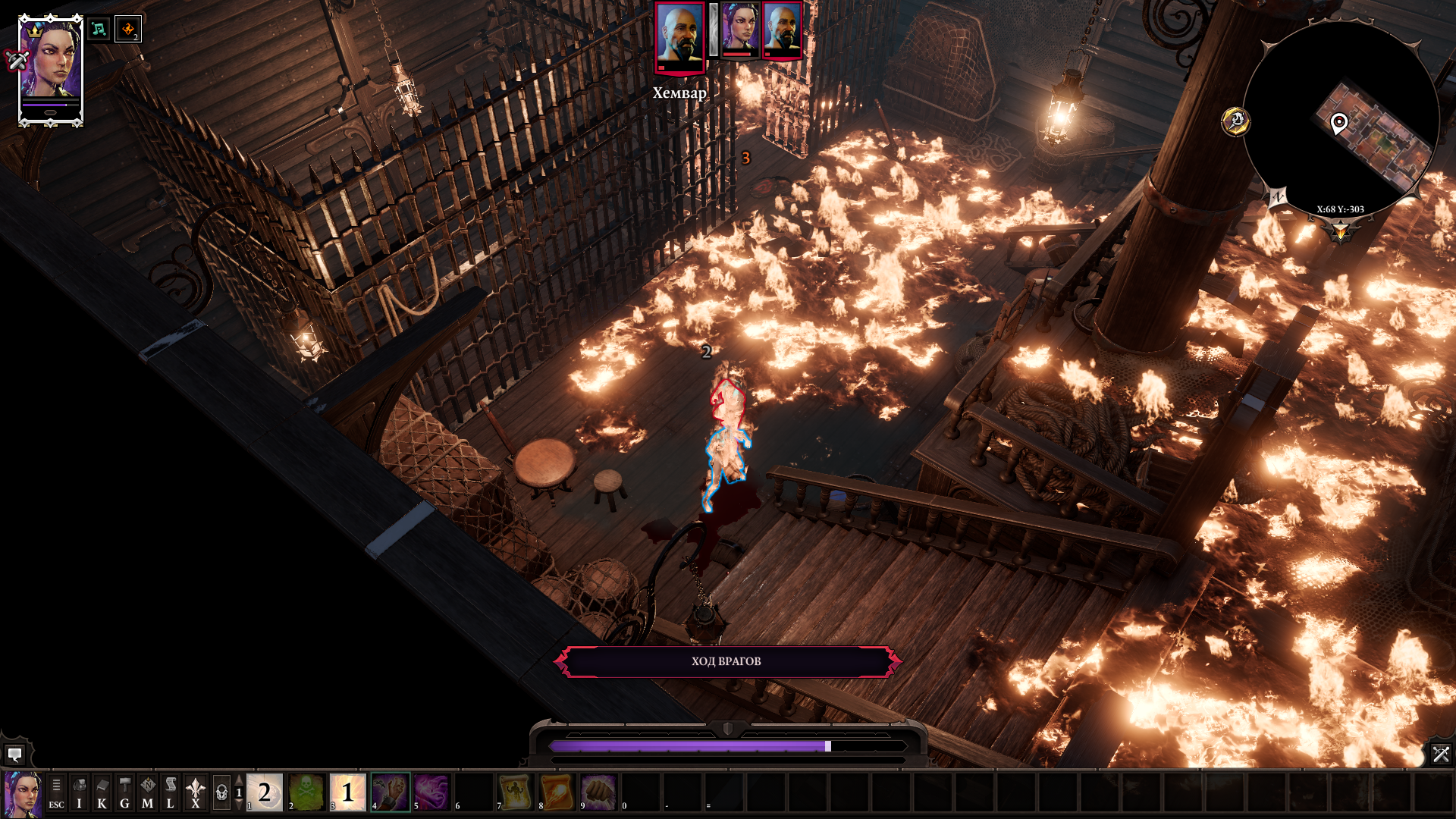Viewport: 1456px width, 819px height.
Task: Open the ESC game menu button
Action: coord(56,792)
